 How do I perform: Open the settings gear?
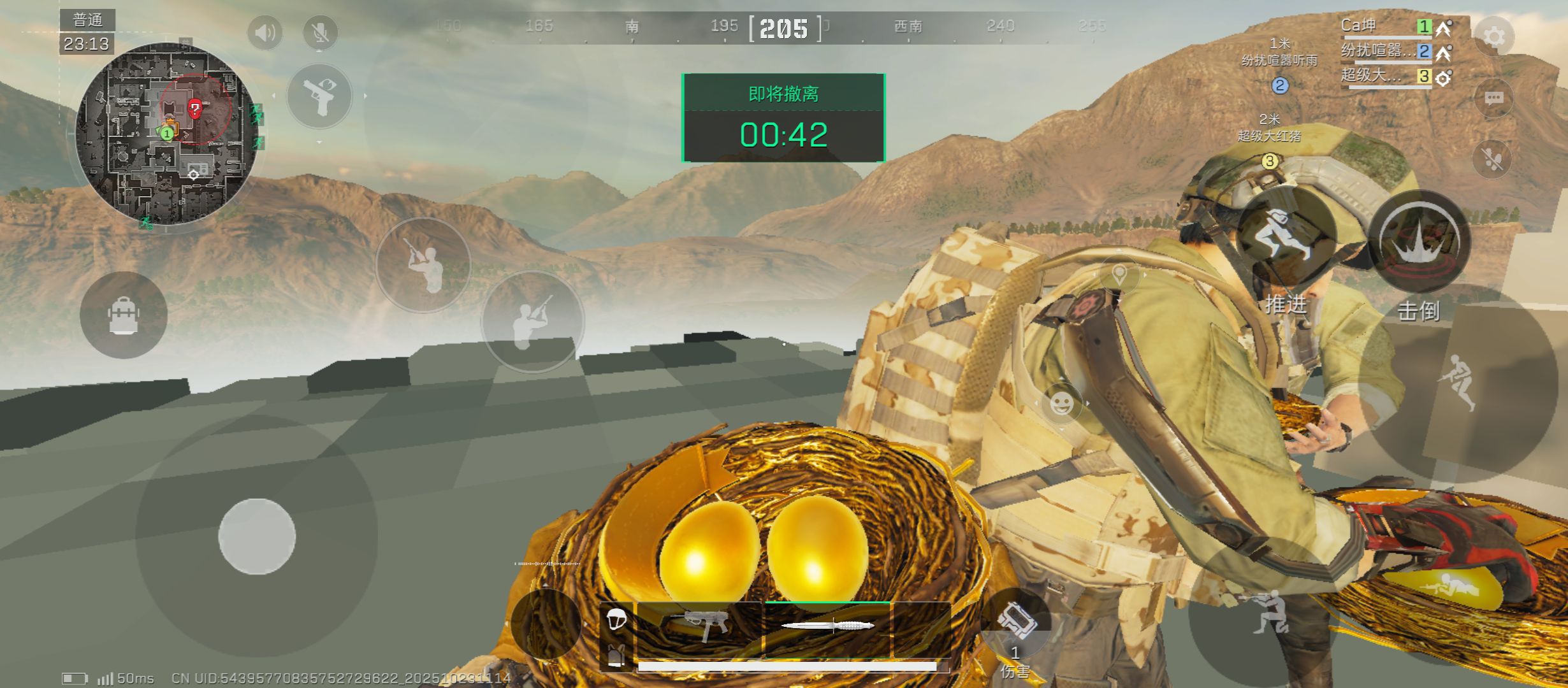pyautogui.click(x=1493, y=36)
